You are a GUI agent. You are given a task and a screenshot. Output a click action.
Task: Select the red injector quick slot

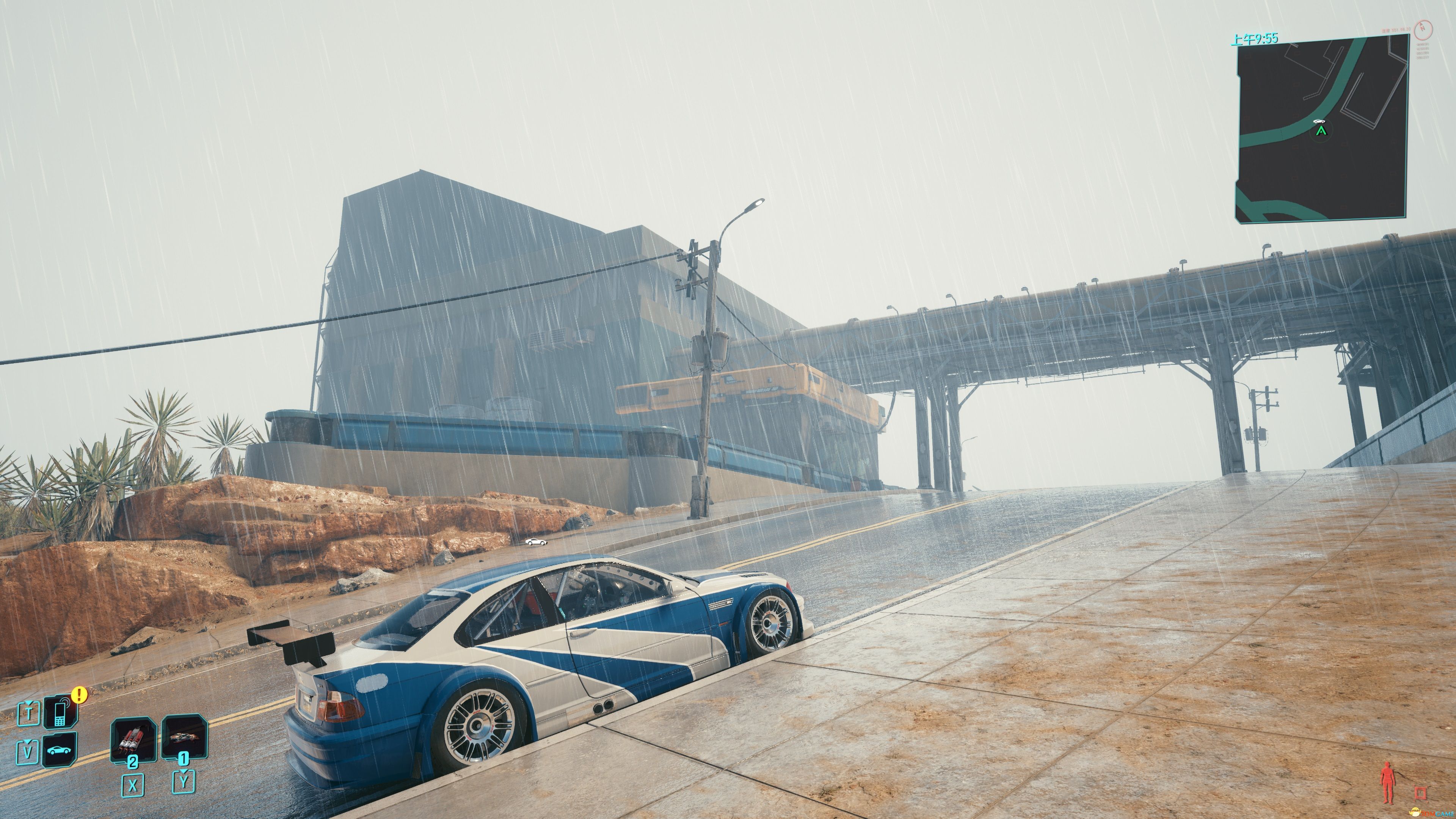tap(133, 738)
